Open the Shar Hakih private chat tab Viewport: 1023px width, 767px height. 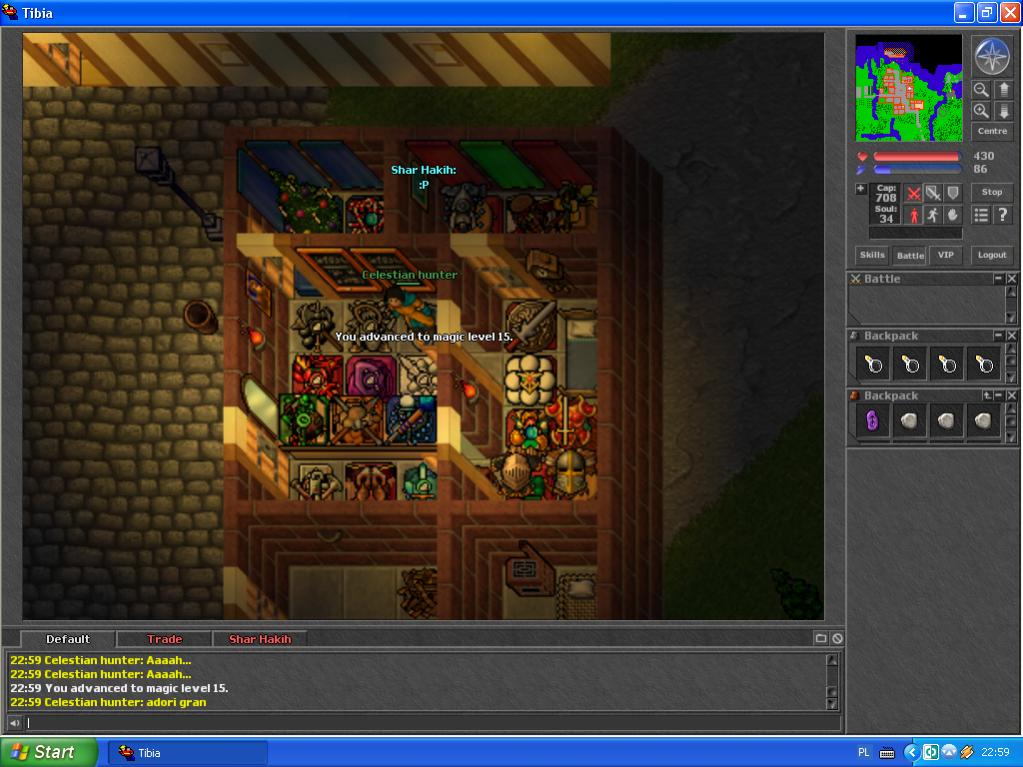coord(260,639)
